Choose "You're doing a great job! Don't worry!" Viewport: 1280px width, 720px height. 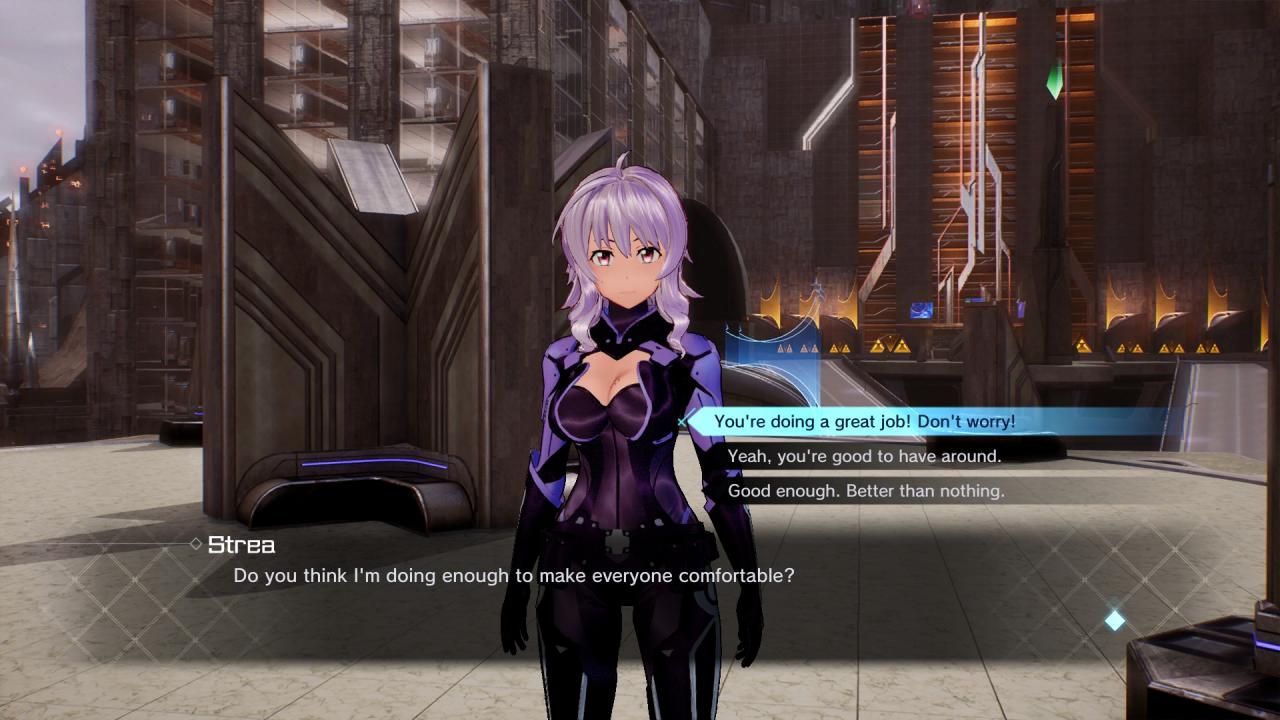pos(864,422)
